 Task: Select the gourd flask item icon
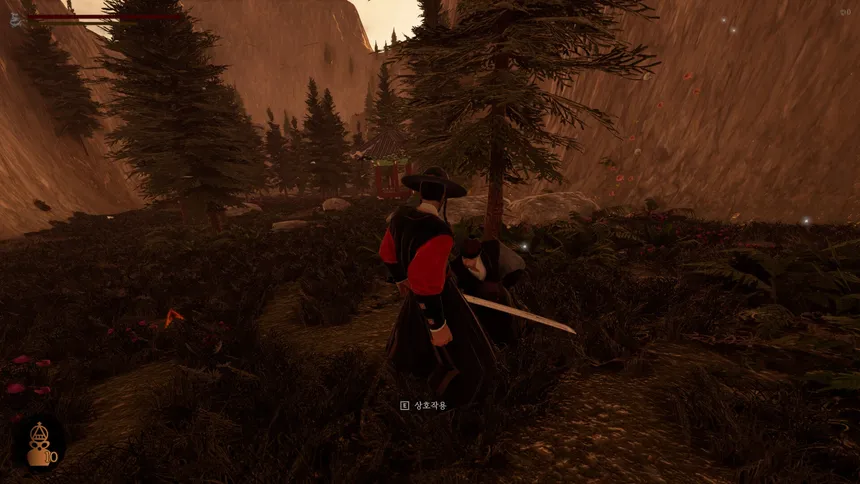click(x=39, y=443)
